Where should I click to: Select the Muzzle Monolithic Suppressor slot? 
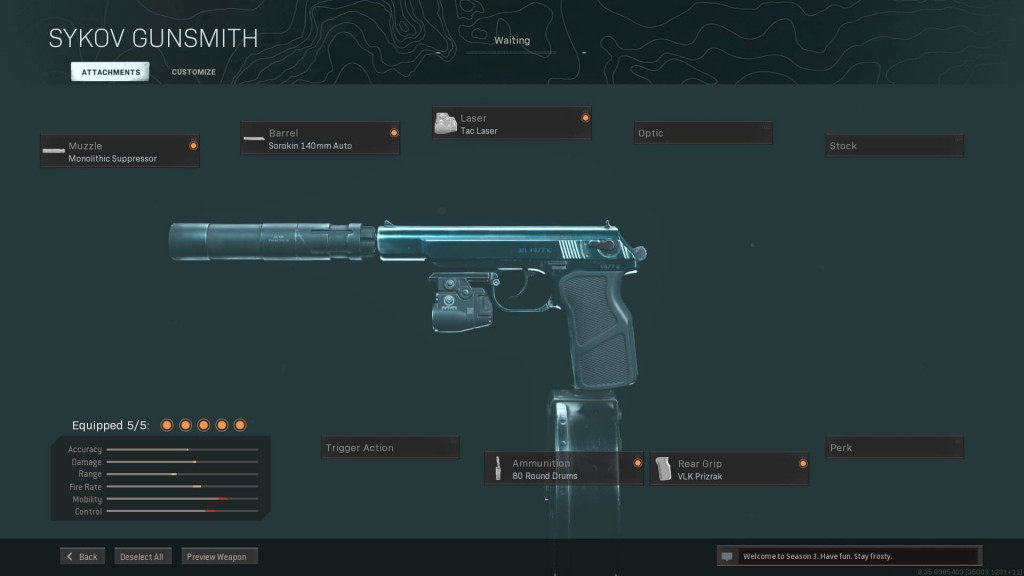120,152
